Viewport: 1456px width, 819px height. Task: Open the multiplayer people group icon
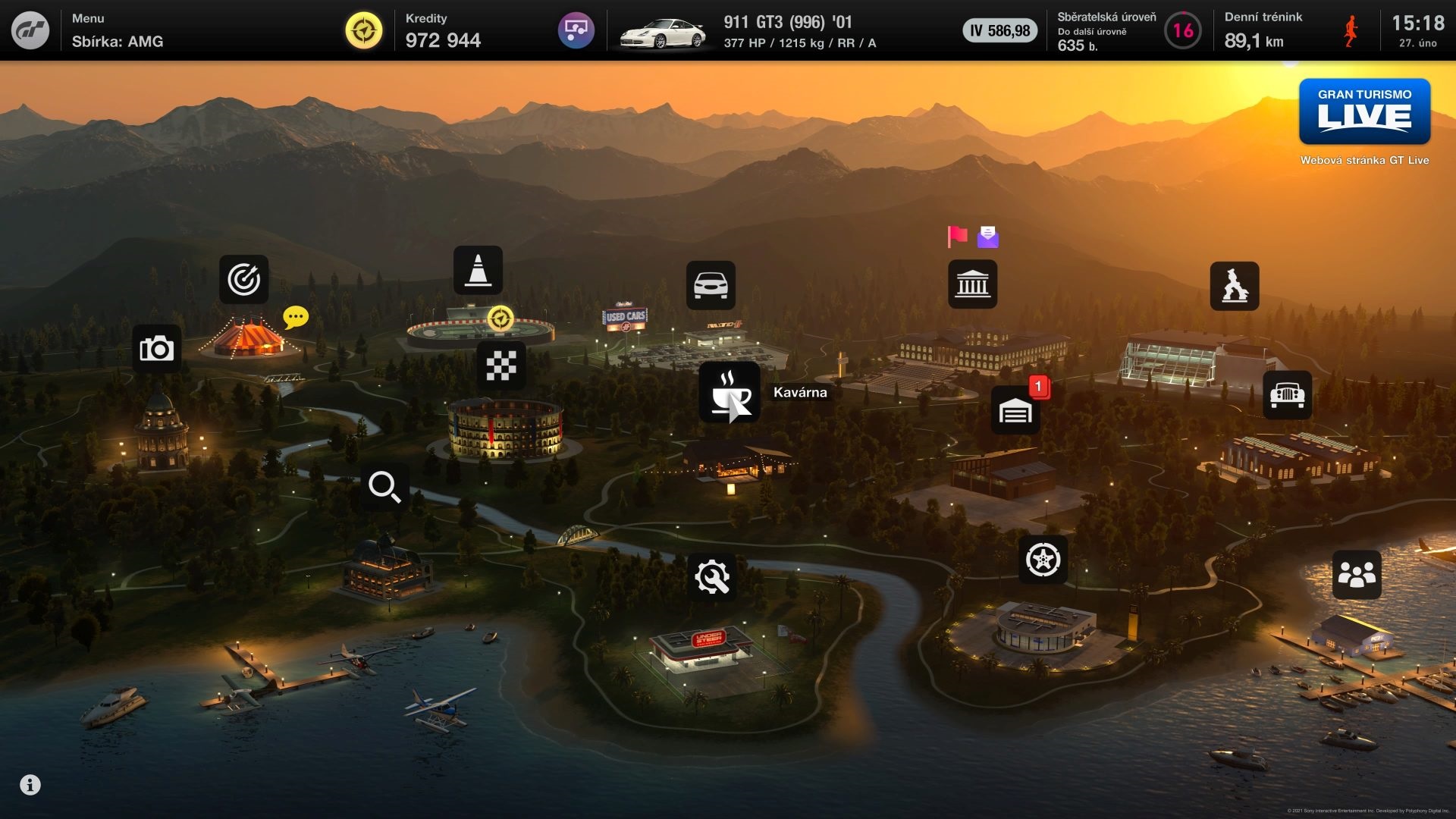(x=1356, y=575)
